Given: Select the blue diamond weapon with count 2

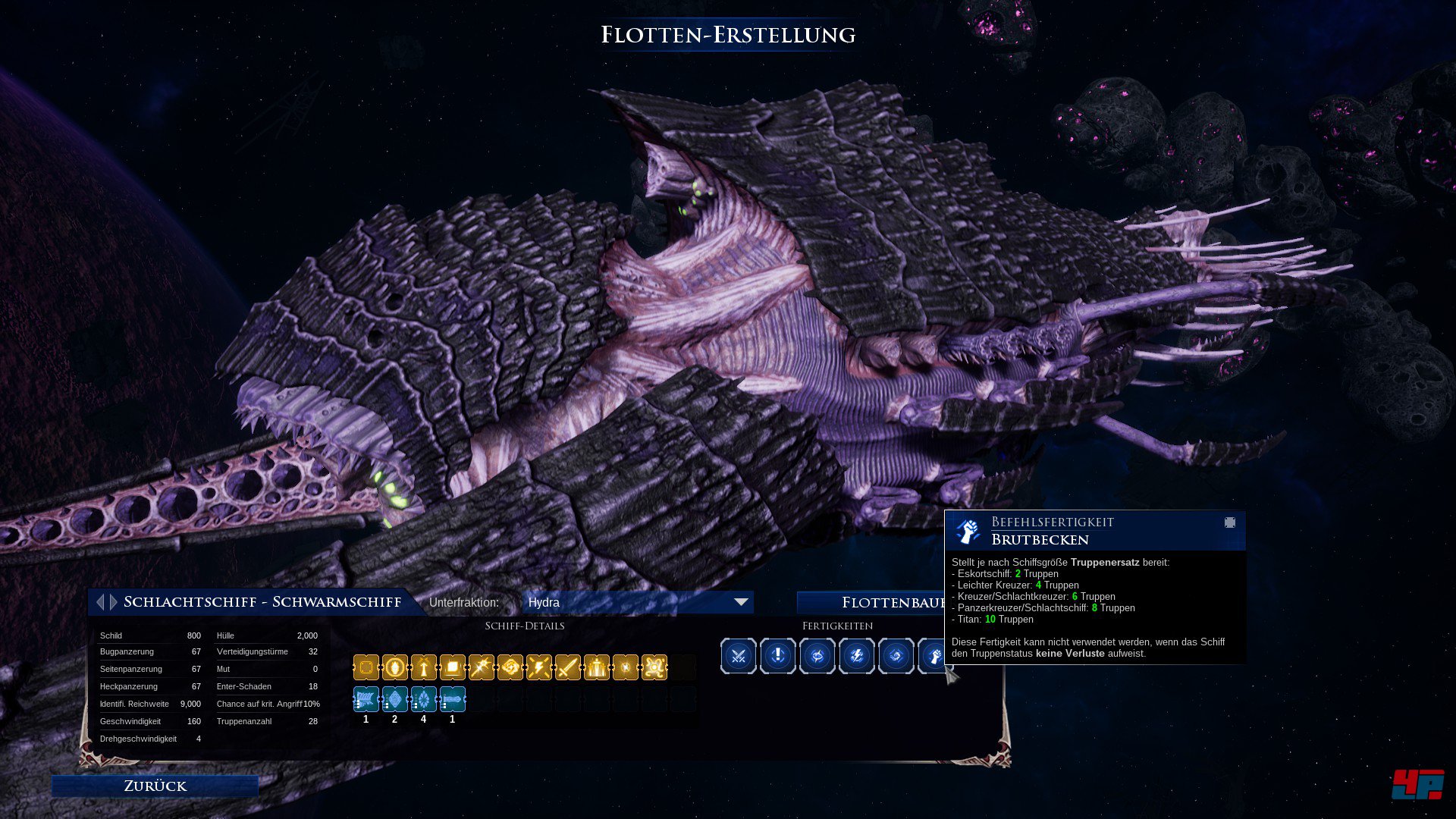Looking at the screenshot, I should click(x=395, y=699).
